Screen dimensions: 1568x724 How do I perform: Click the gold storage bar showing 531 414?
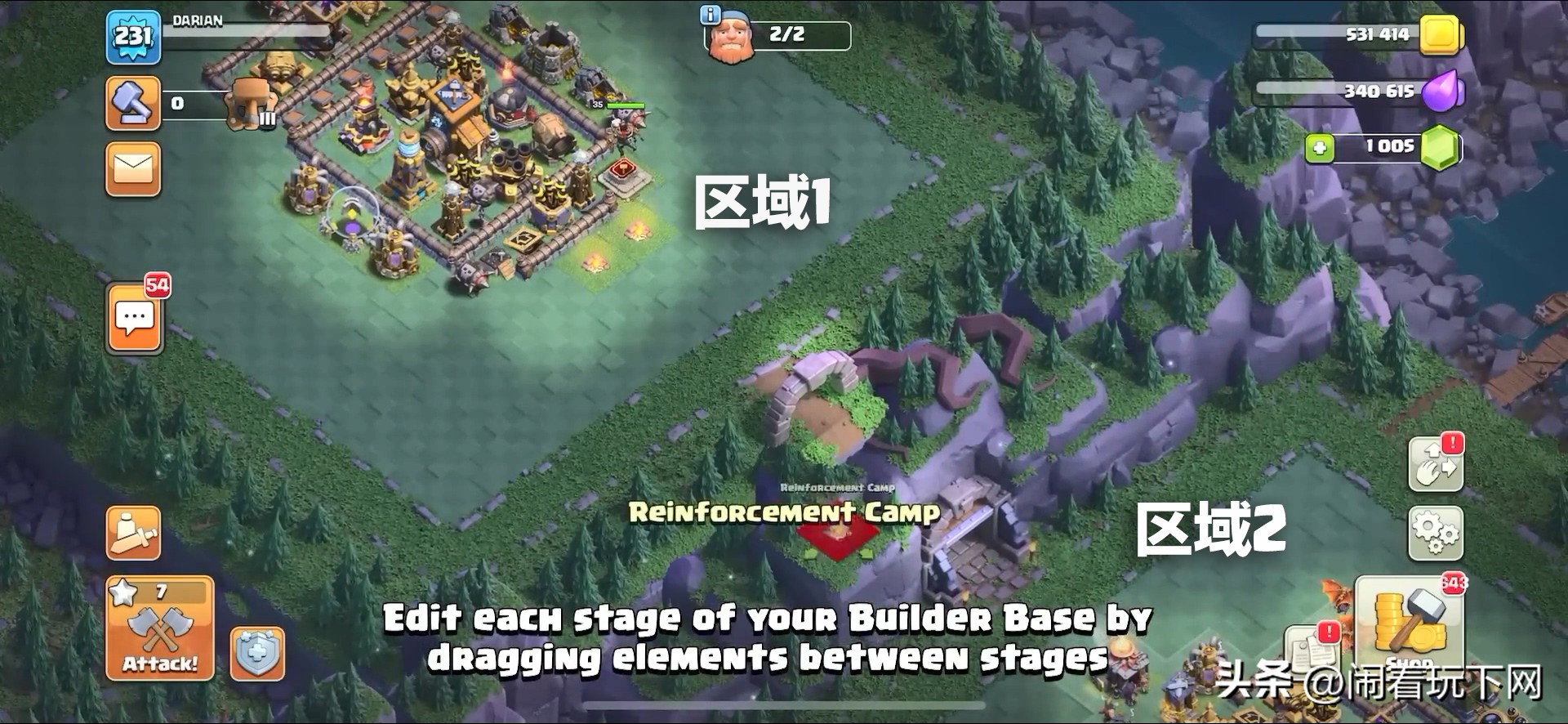click(1380, 35)
